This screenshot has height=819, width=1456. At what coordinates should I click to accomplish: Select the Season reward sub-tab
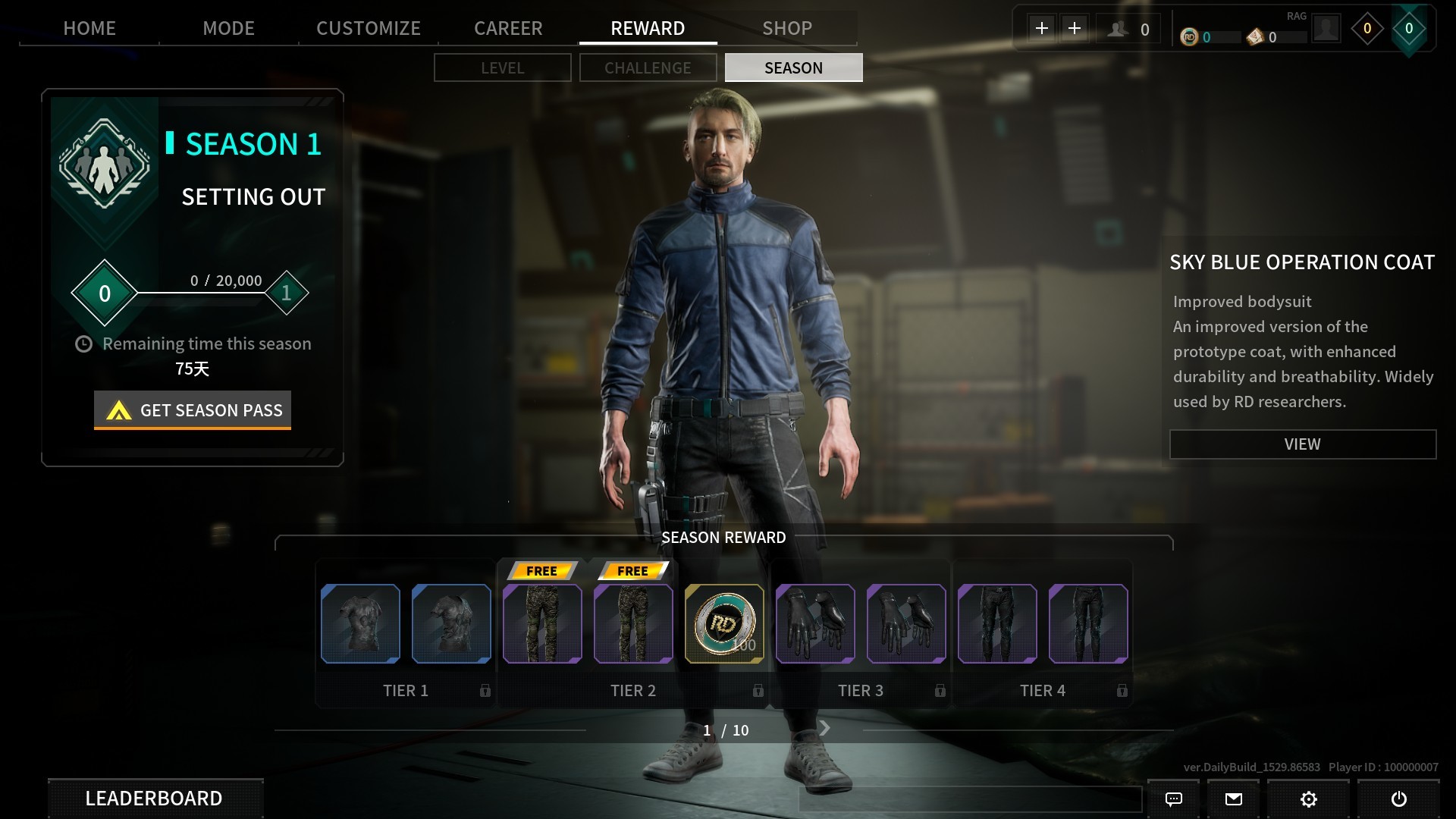tap(793, 67)
